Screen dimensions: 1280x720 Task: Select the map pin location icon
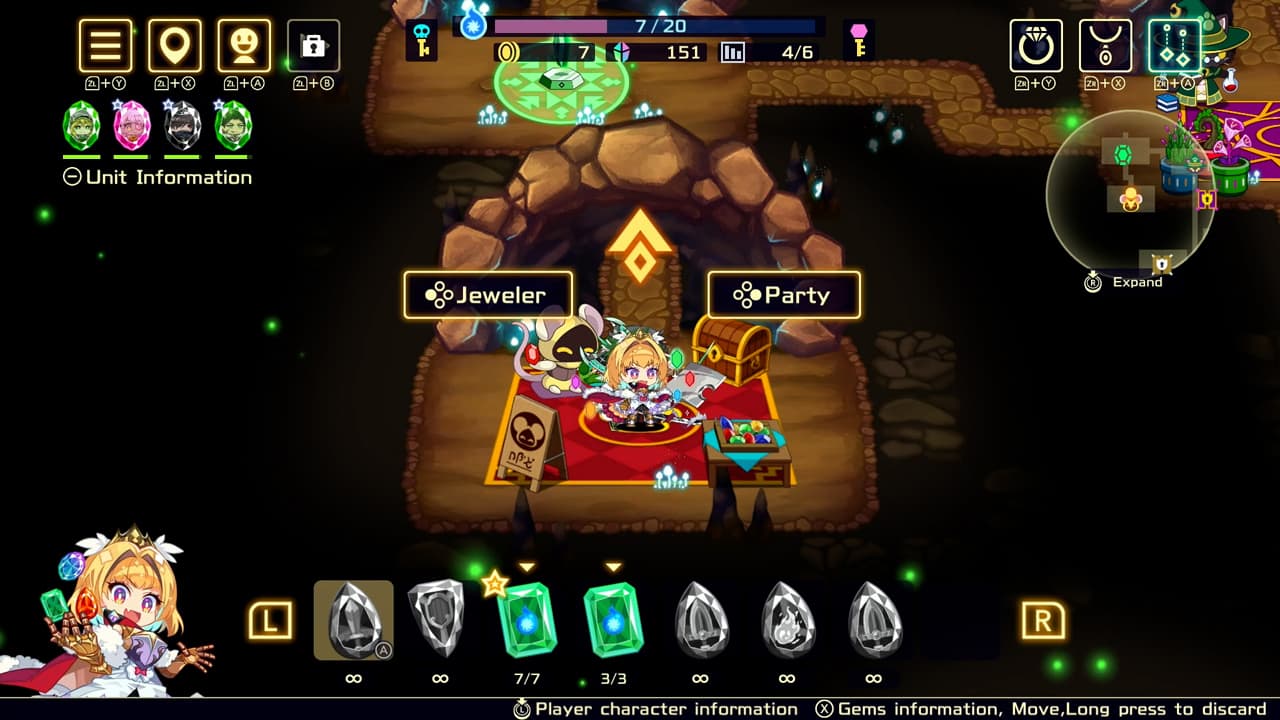[x=175, y=46]
